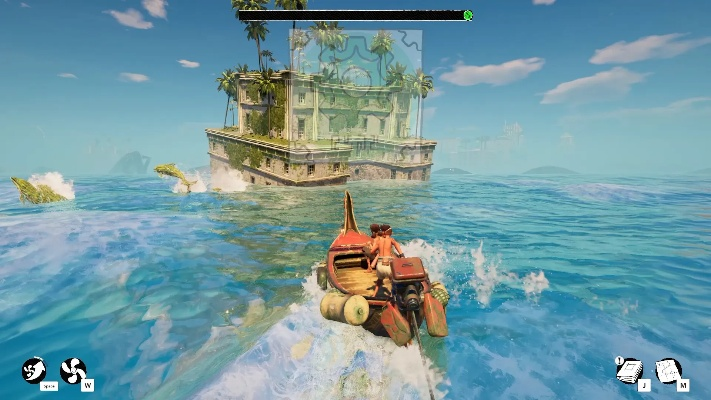This screenshot has height=400, width=711.
Task: Open the journal book icon
Action: [x=628, y=370]
